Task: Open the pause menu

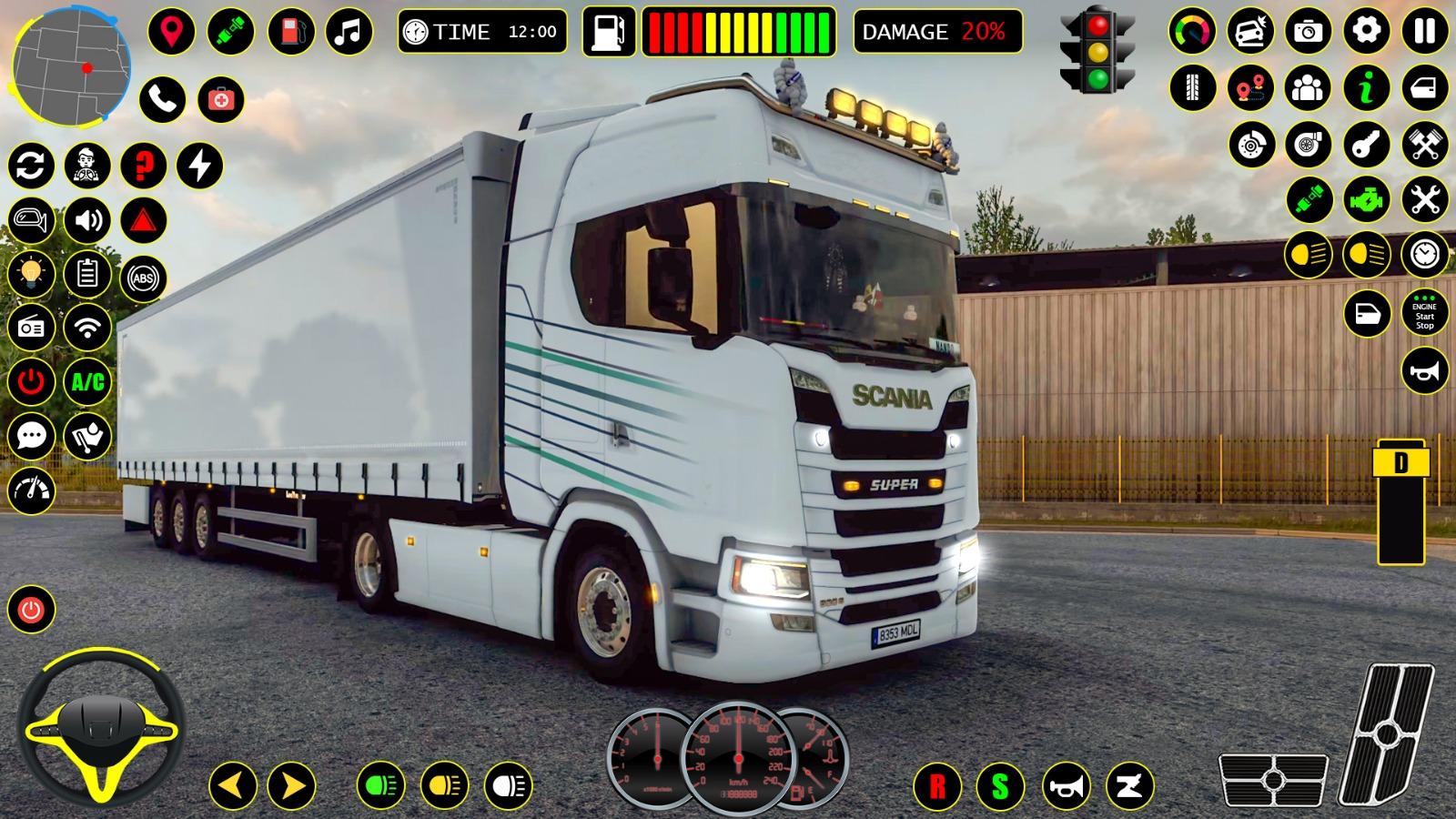Action: [1424, 30]
